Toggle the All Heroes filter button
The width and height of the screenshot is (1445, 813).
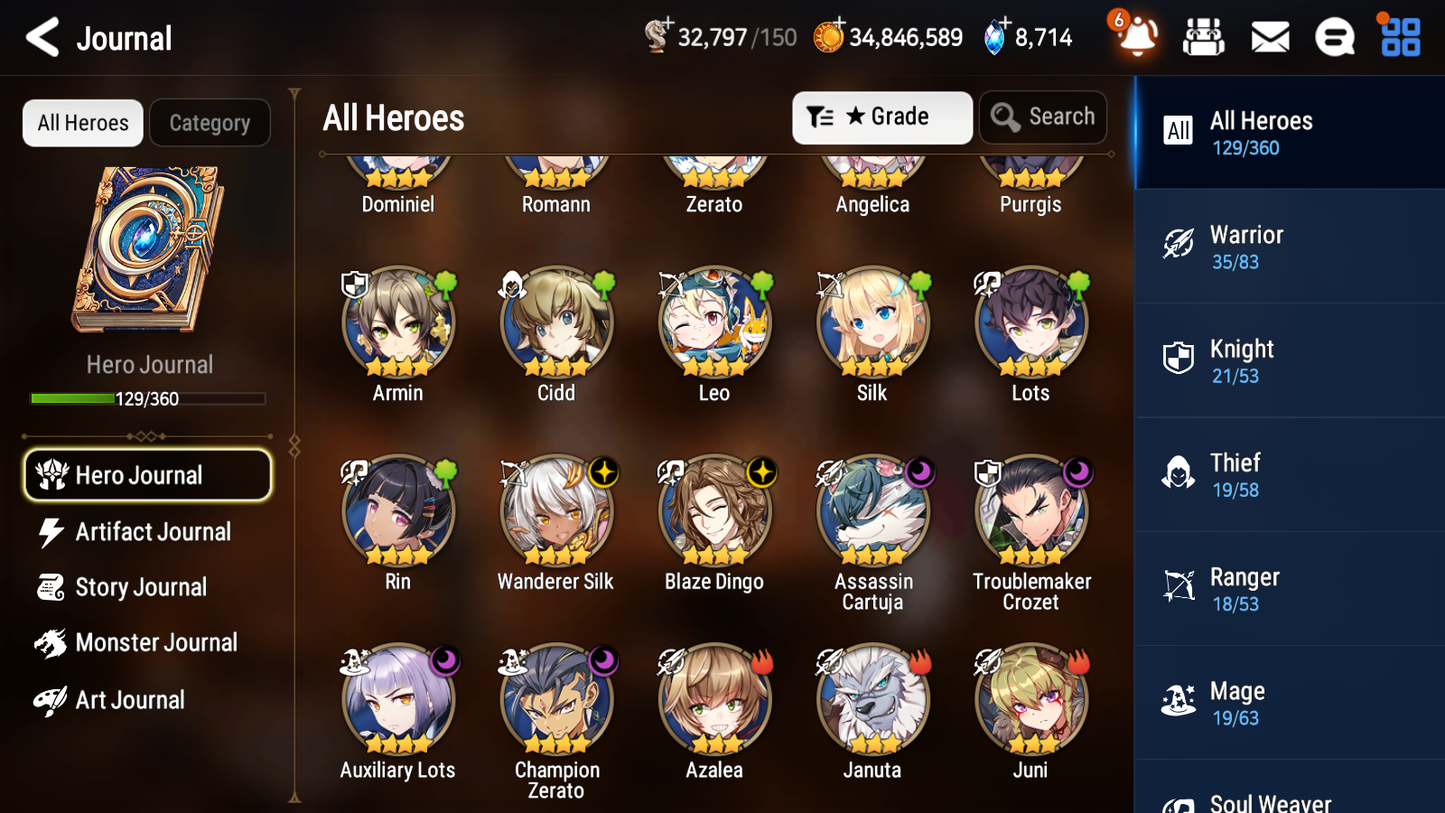(x=82, y=122)
